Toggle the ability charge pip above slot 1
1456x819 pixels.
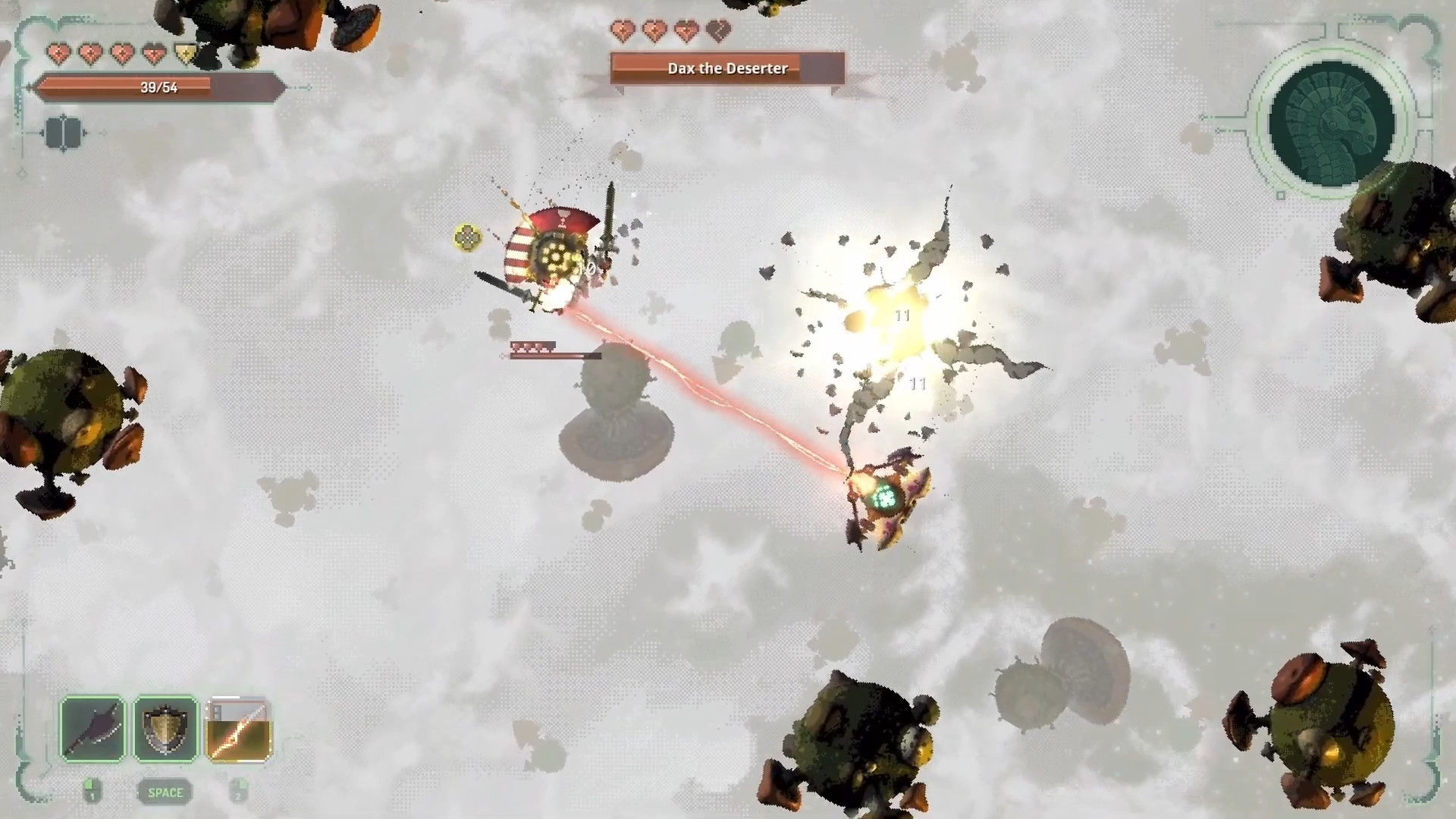[x=90, y=785]
